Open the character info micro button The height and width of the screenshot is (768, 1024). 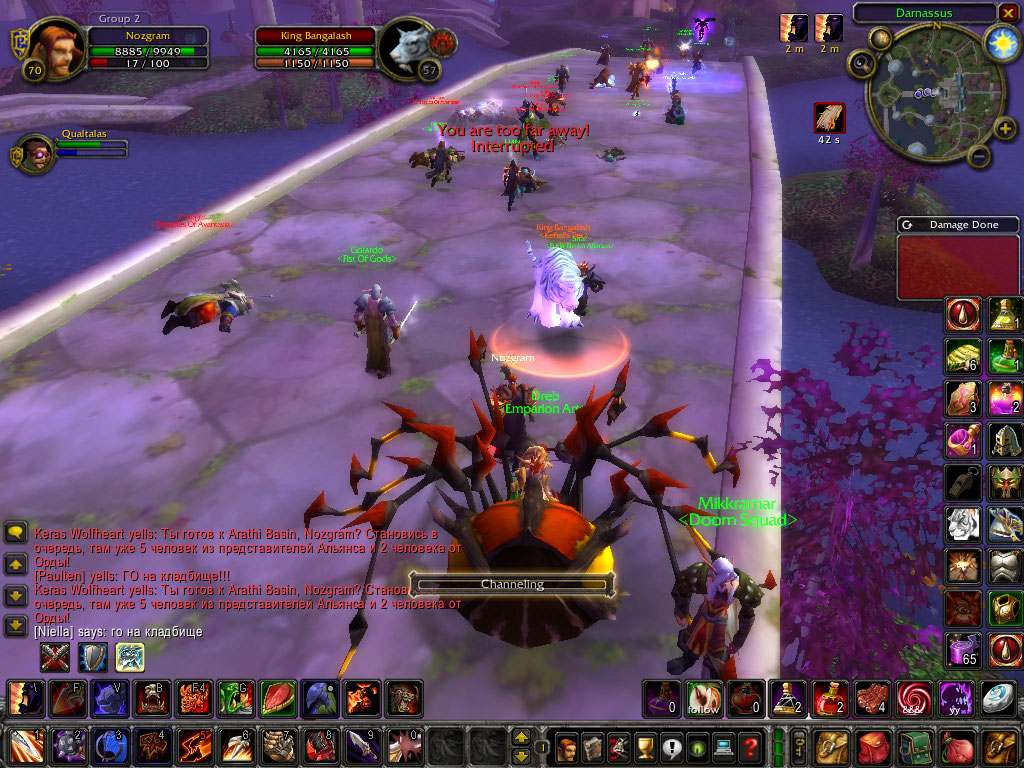click(x=566, y=747)
